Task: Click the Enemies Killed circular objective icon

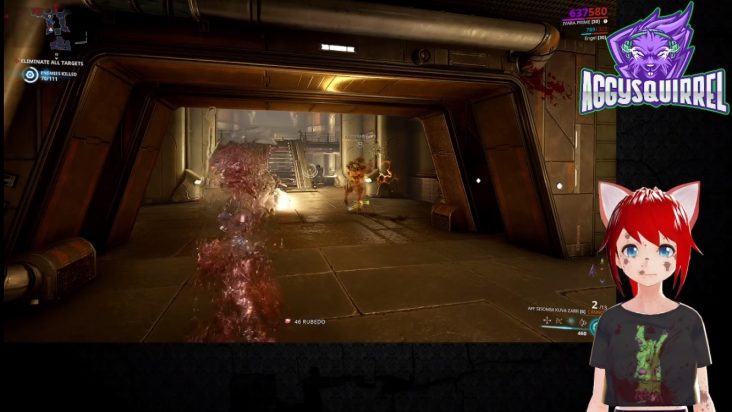Action: 30,74
